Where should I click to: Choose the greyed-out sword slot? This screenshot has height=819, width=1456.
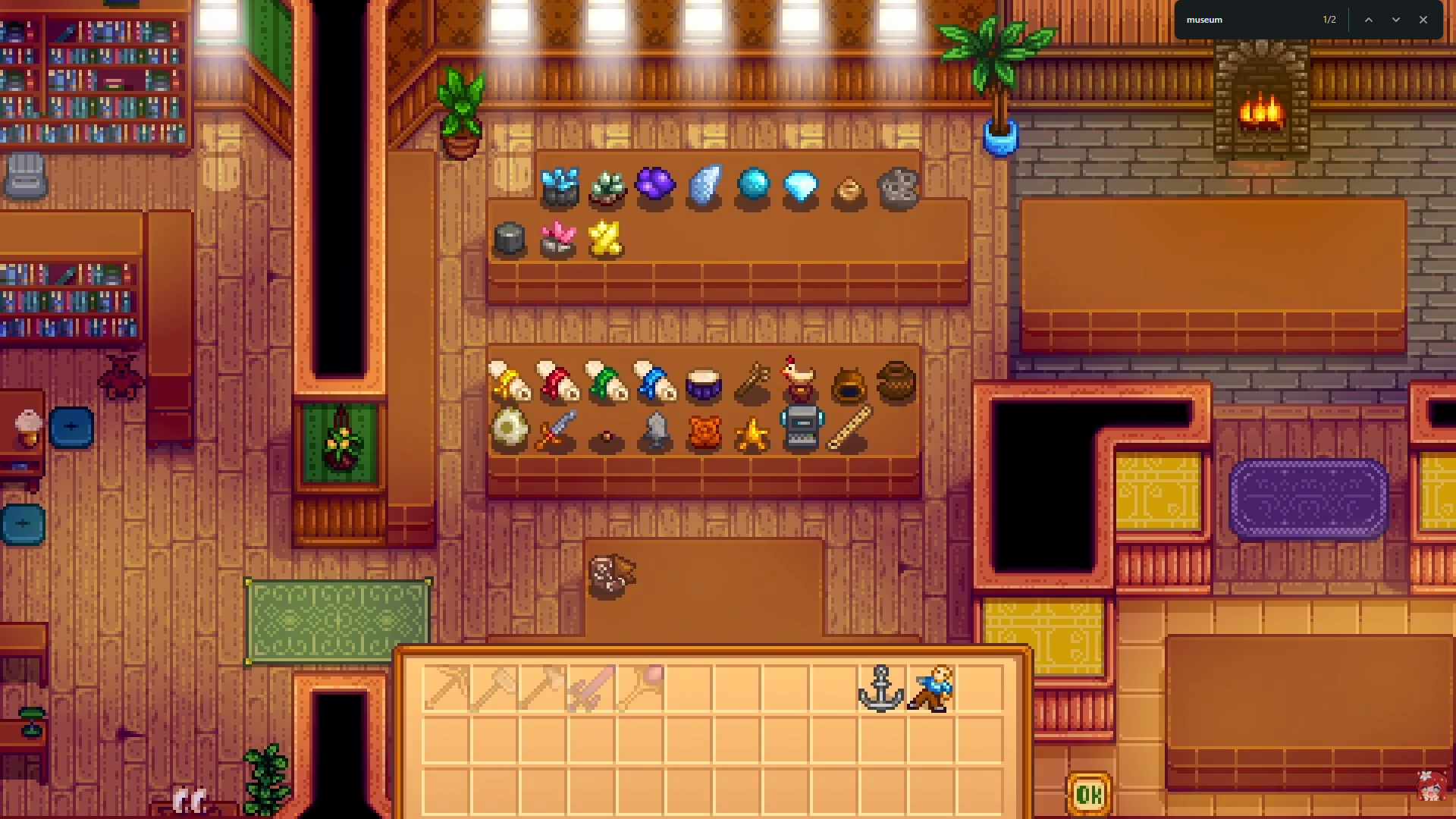pyautogui.click(x=590, y=689)
